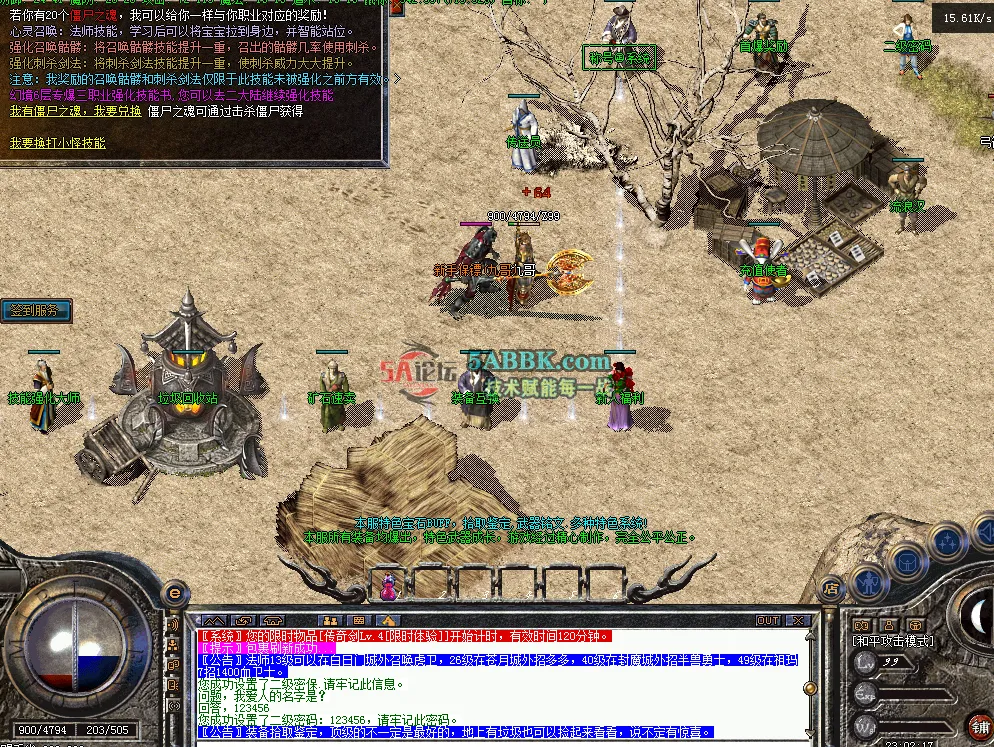Select the pink potion in the belt slot

[388, 589]
